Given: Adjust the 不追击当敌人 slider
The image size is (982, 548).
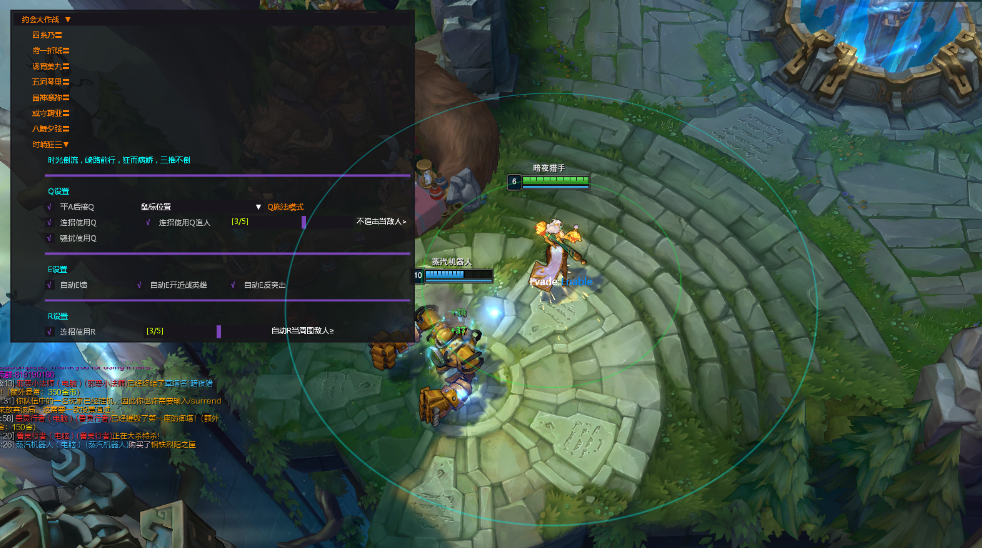Looking at the screenshot, I should (303, 222).
